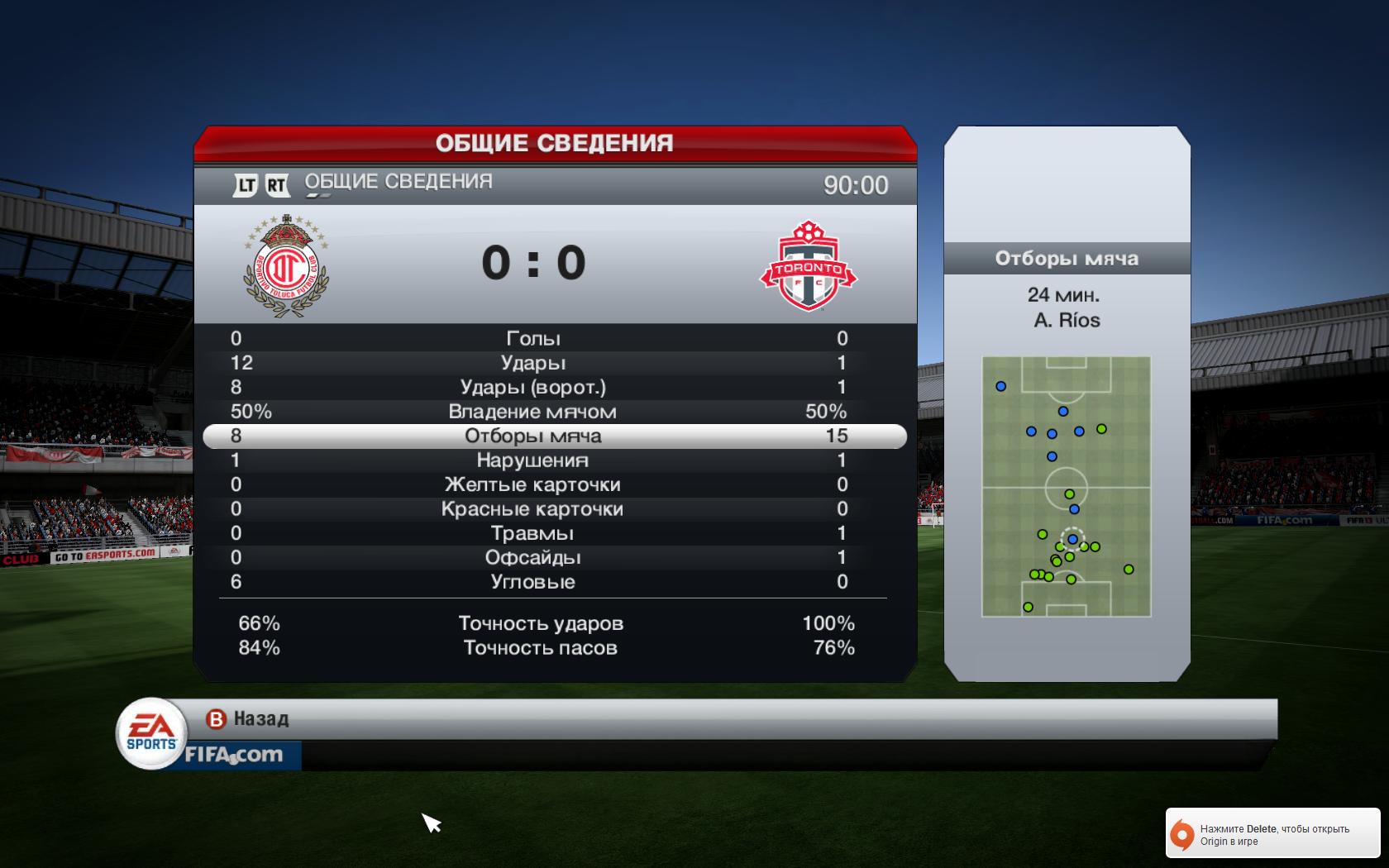Choose the Удары (ворот.) row

(533, 387)
